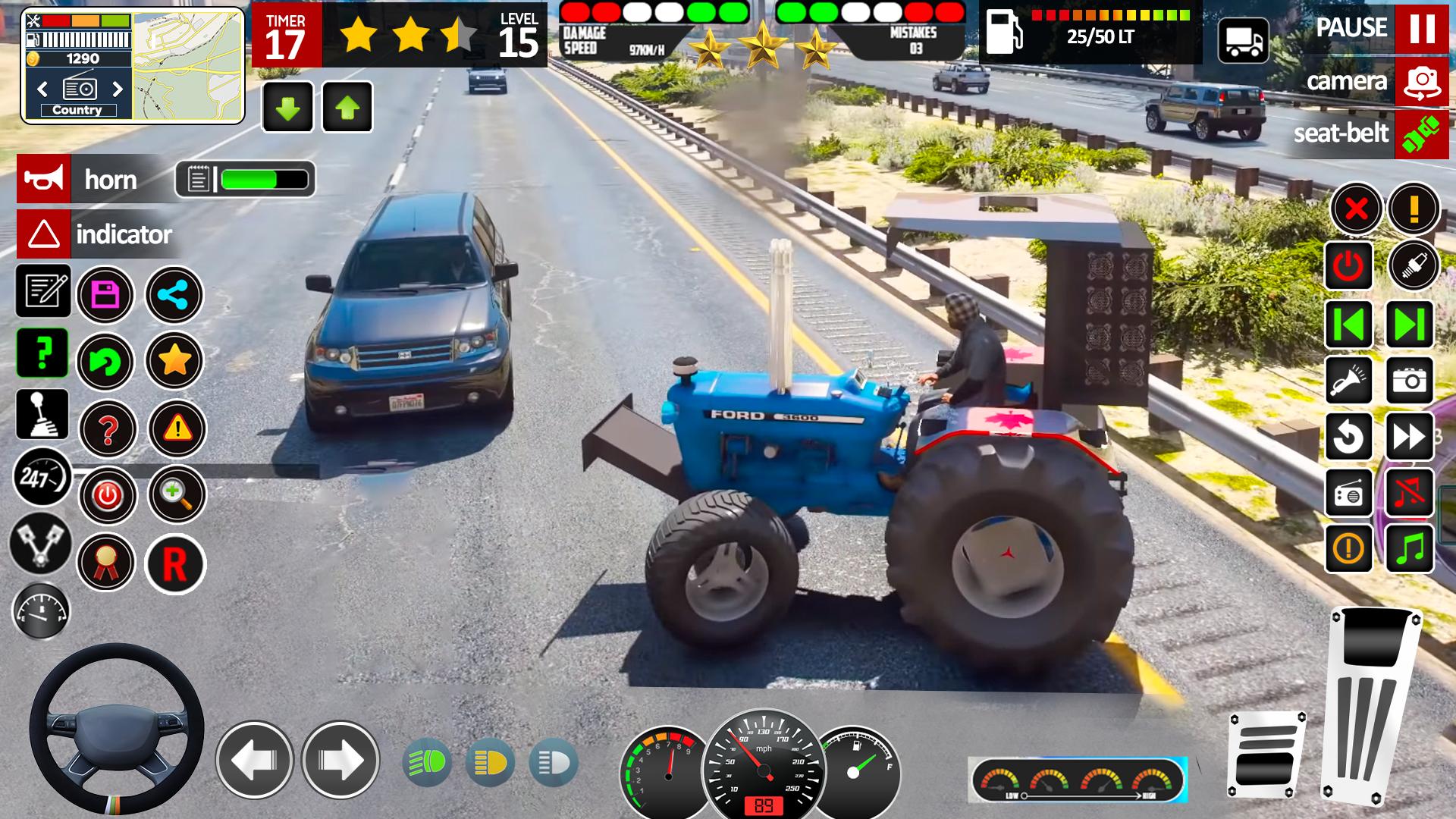Close with the red X button

pos(1357,208)
